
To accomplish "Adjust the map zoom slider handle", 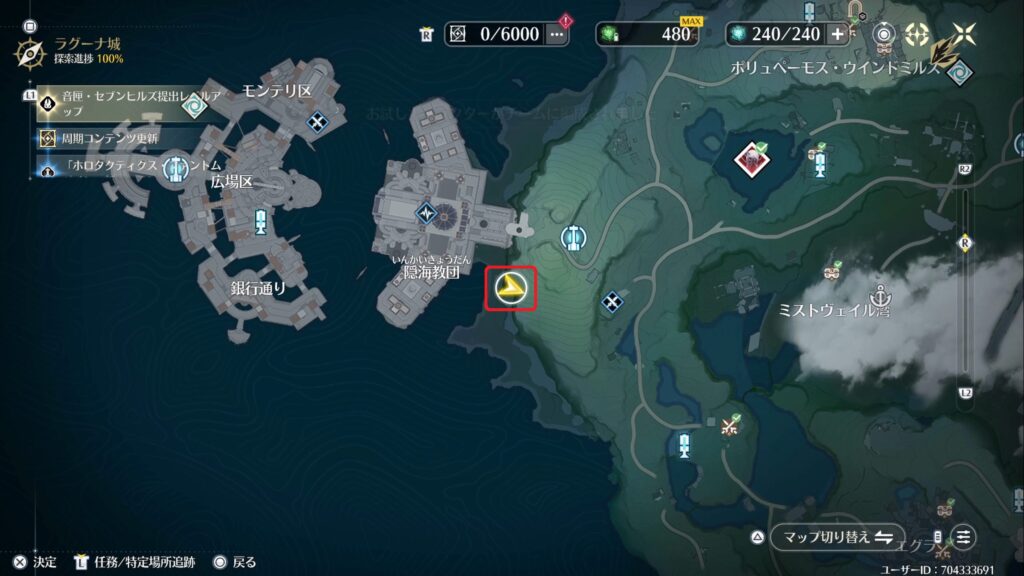I will tap(965, 245).
